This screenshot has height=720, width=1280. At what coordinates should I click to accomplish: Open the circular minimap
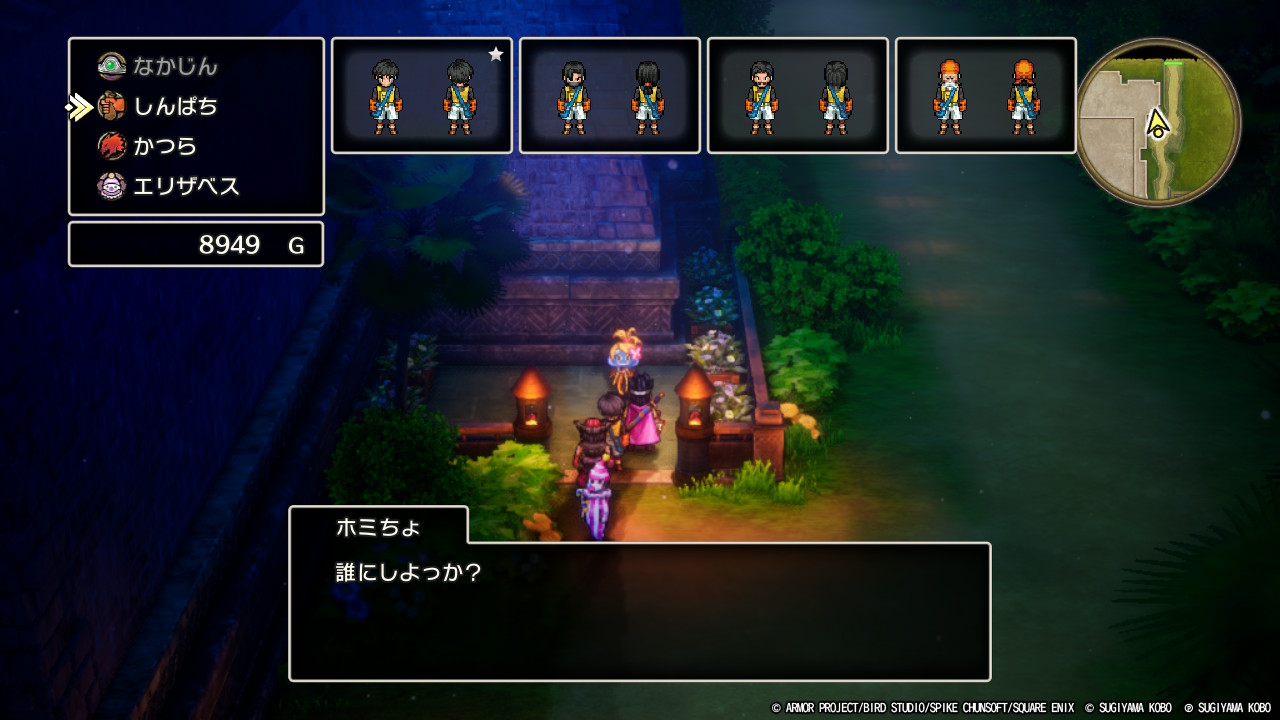tap(1158, 123)
